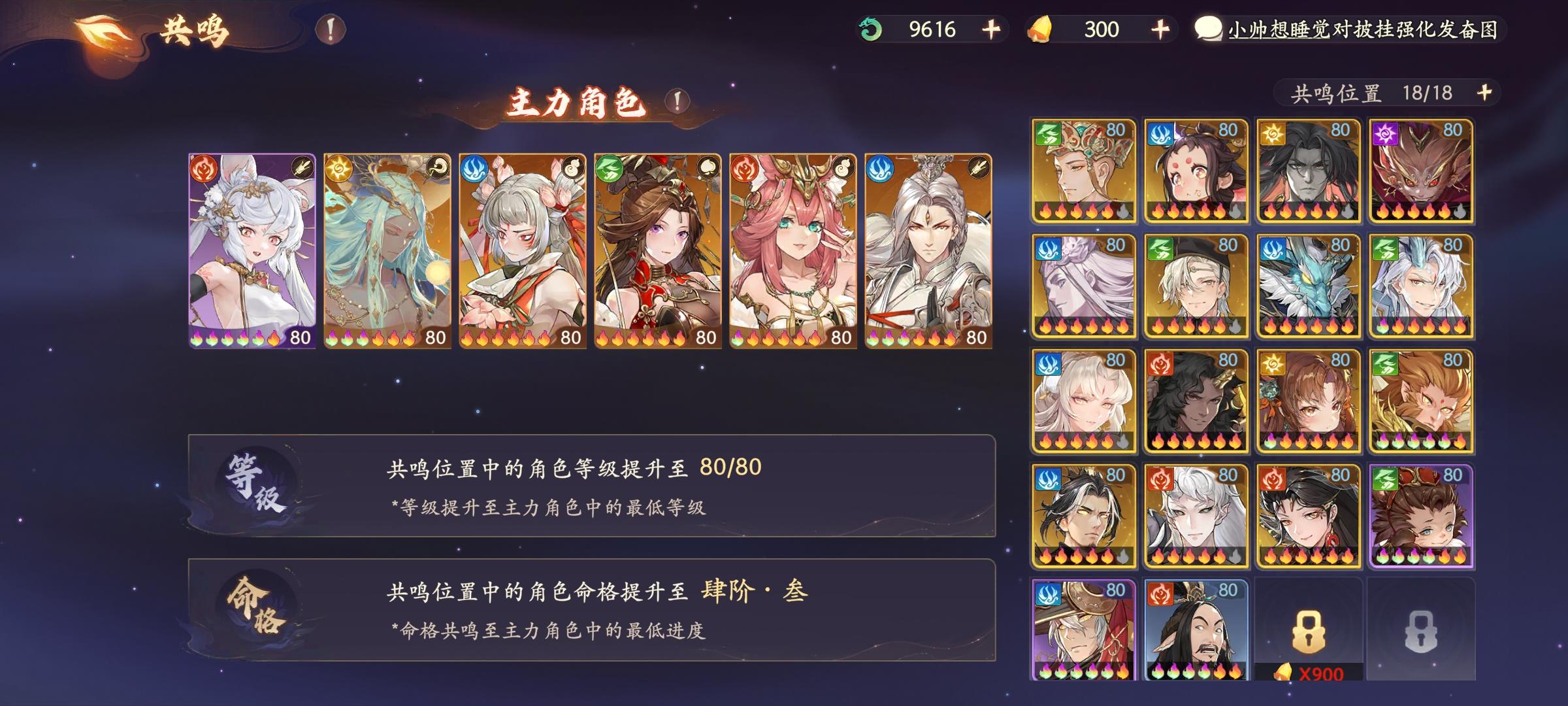View the info exclamation next to 主力角色

coord(676,101)
